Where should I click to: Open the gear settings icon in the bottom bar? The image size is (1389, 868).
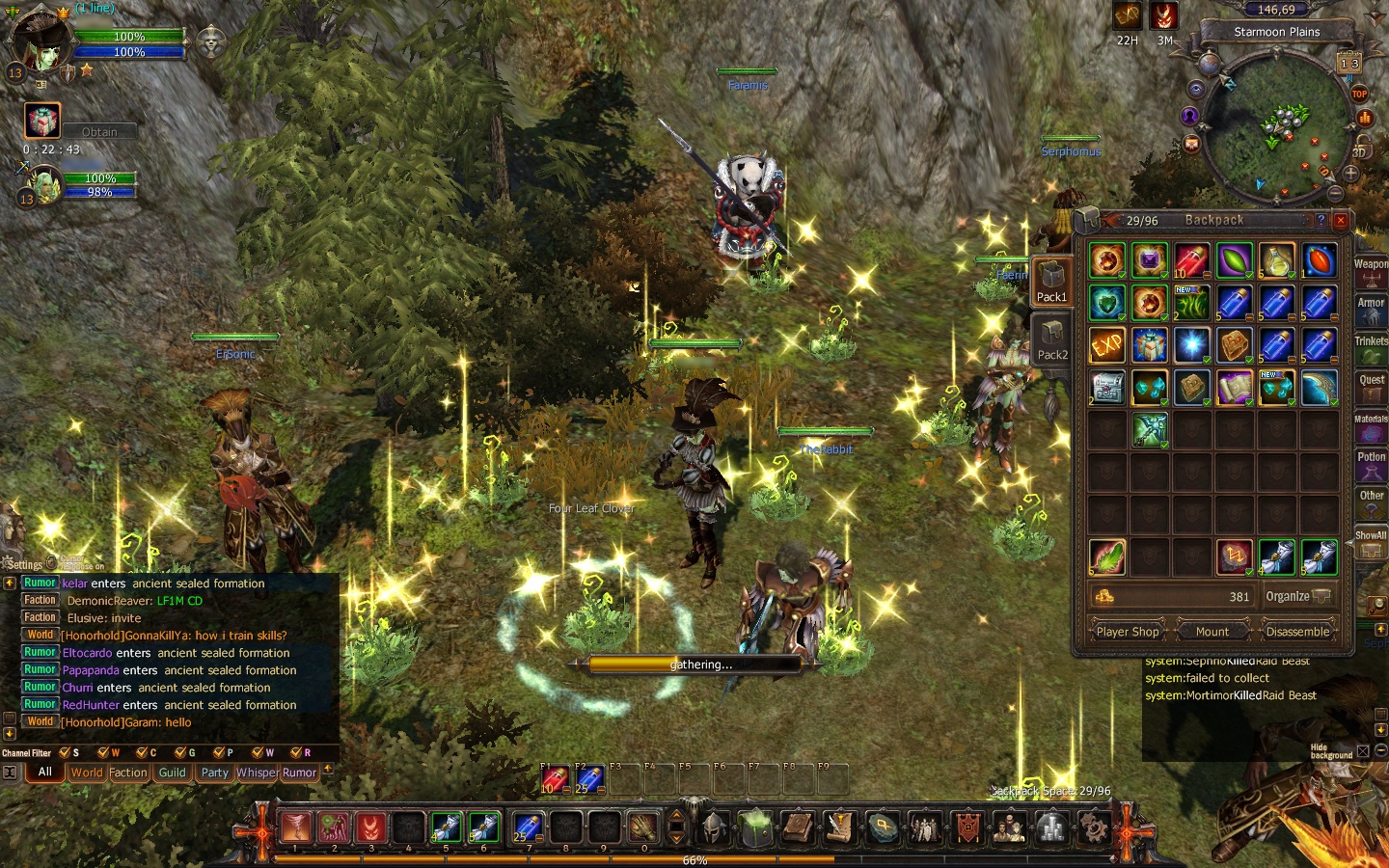click(x=1093, y=827)
